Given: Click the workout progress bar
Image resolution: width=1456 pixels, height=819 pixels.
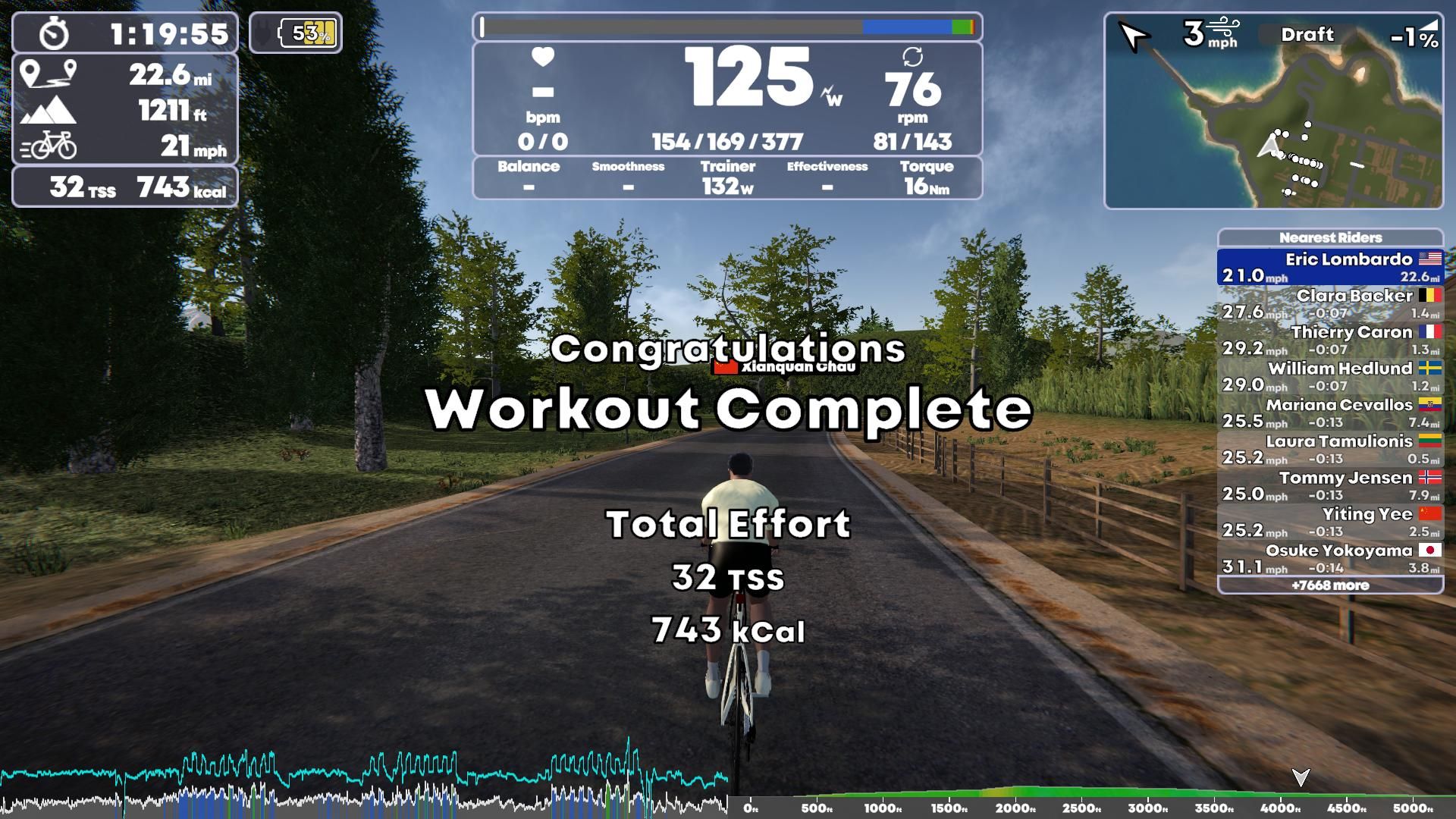Looking at the screenshot, I should point(728,28).
